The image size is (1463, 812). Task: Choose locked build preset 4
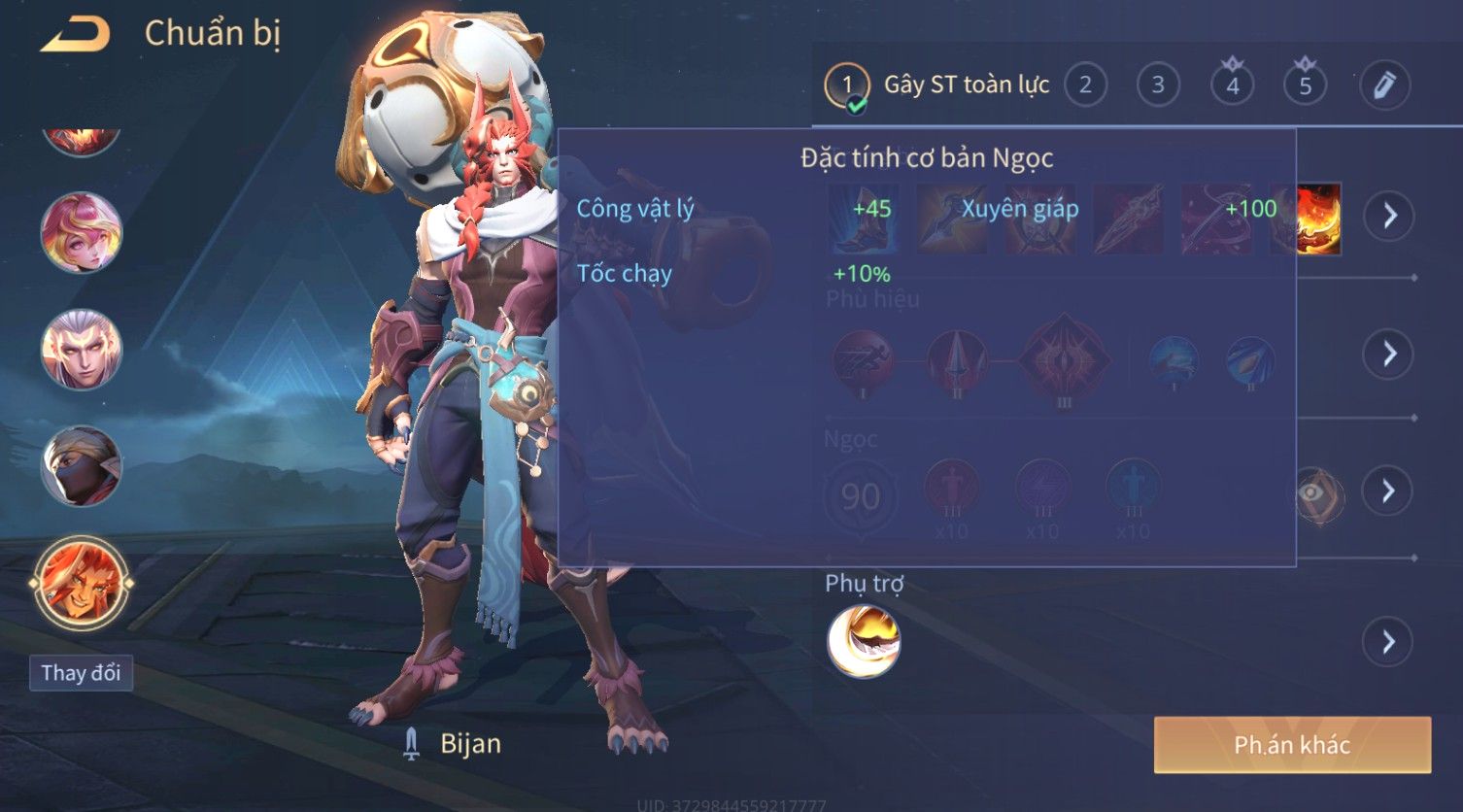(x=1232, y=85)
